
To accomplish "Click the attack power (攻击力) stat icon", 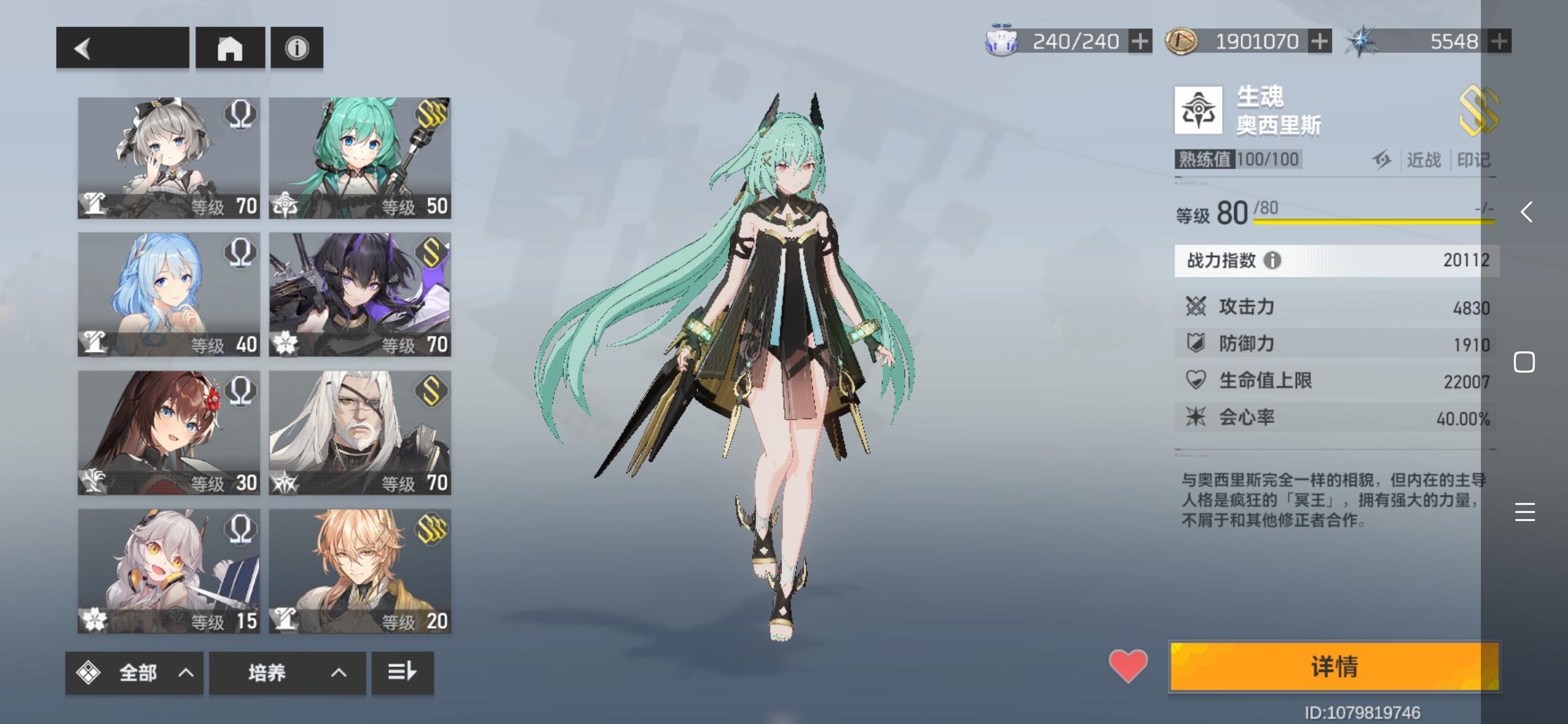I will click(1197, 307).
